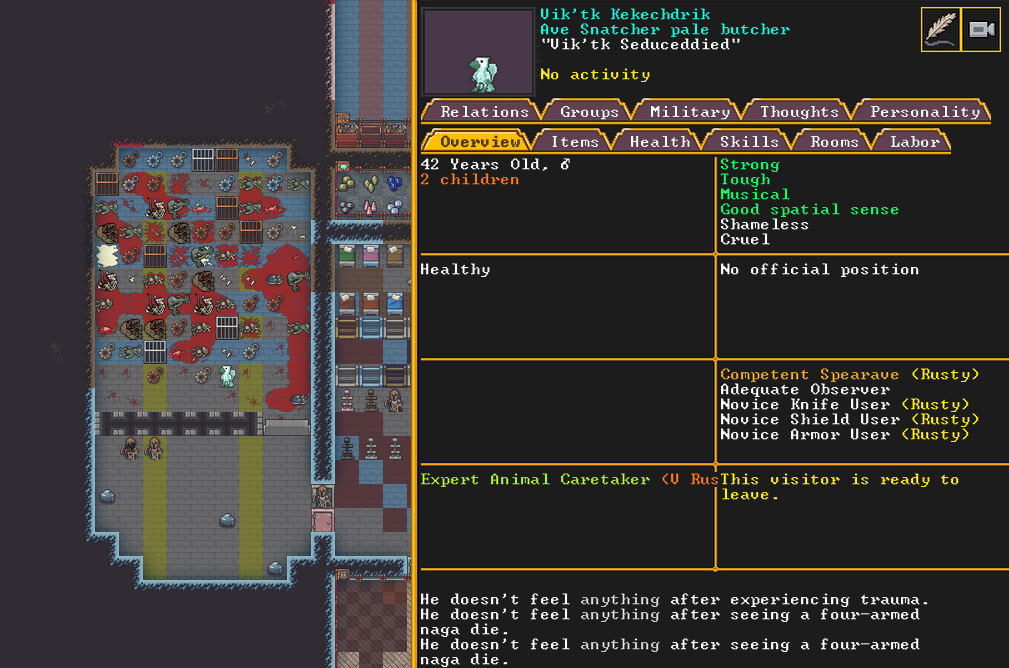Open the Relations tab

coord(484,112)
